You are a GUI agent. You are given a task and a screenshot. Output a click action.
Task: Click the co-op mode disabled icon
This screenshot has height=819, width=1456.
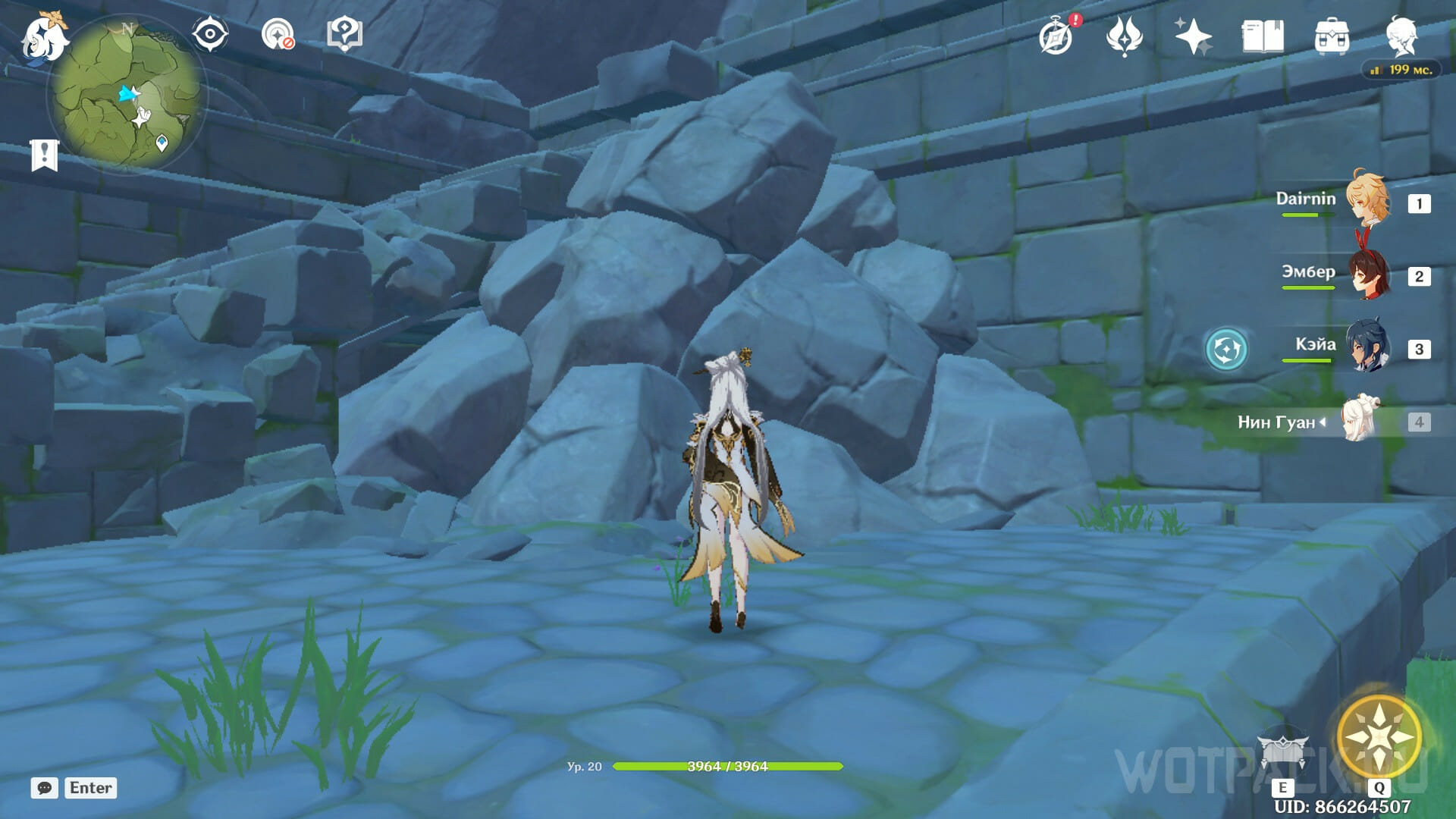278,34
